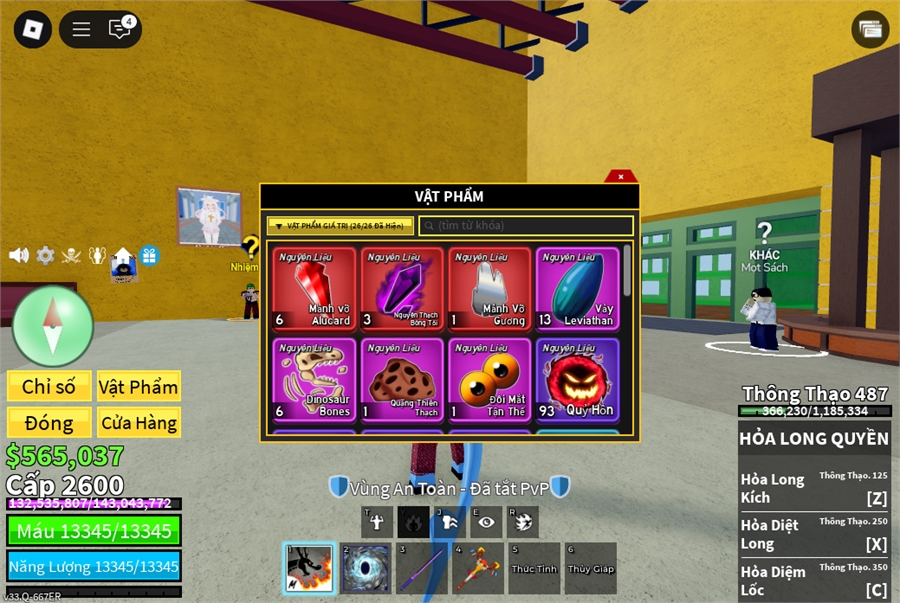Select the Đôi Mắt Tận Thế item
This screenshot has height=603, width=900.
[490, 380]
